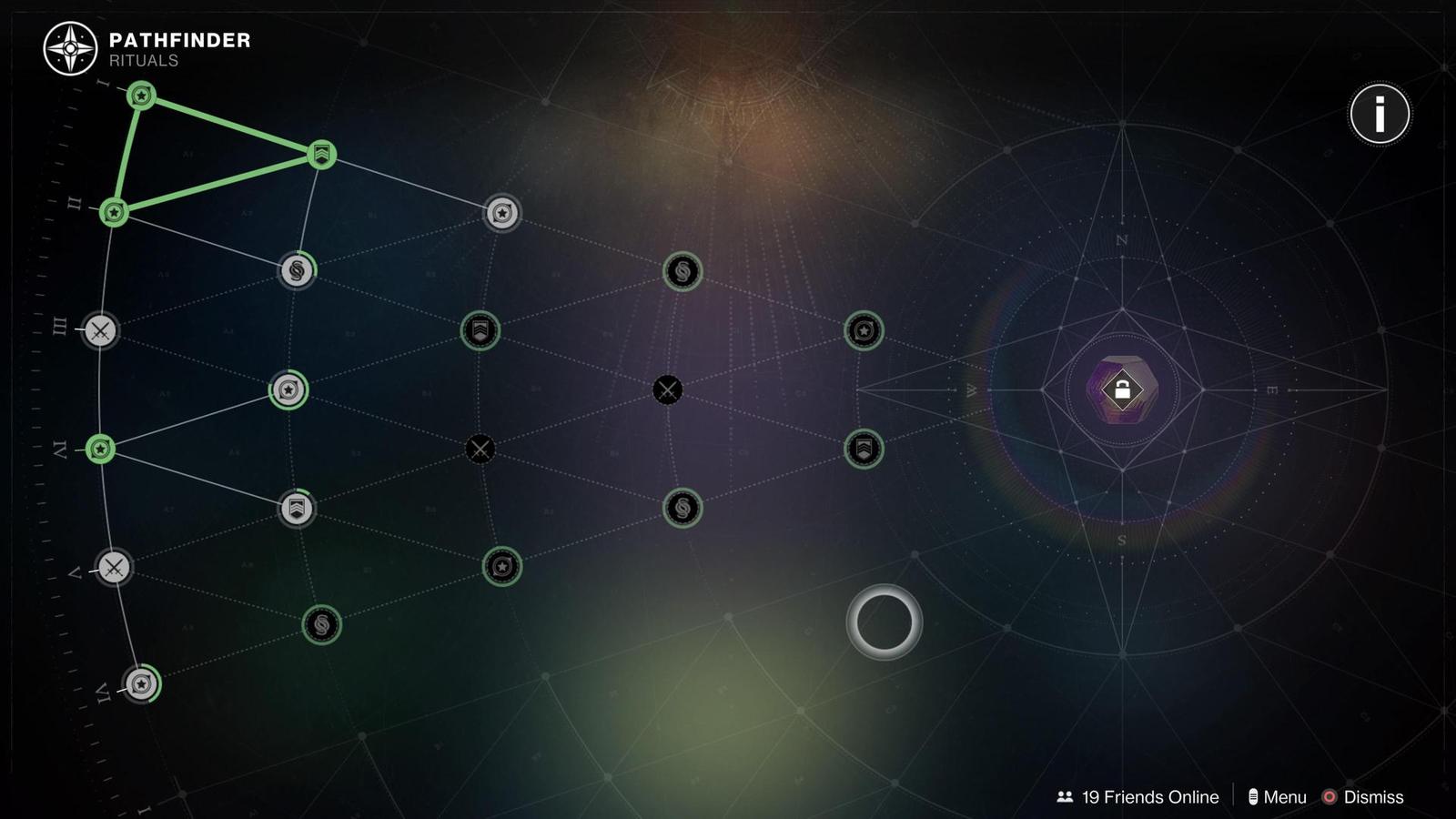Screen dimensions: 1456x819
Task: Select the completed Vanguard star node at top left
Action: click(x=141, y=96)
